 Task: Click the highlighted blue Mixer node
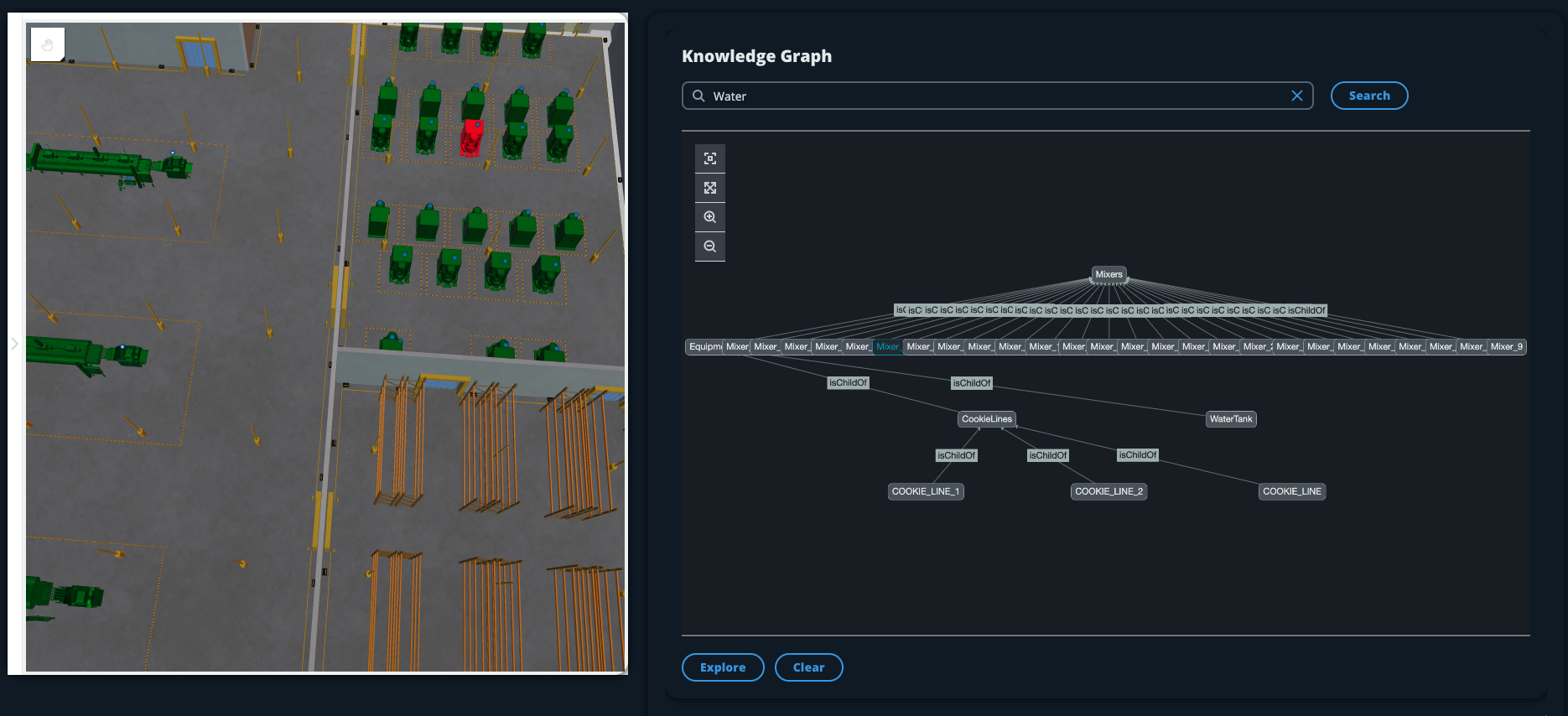pyautogui.click(x=886, y=345)
